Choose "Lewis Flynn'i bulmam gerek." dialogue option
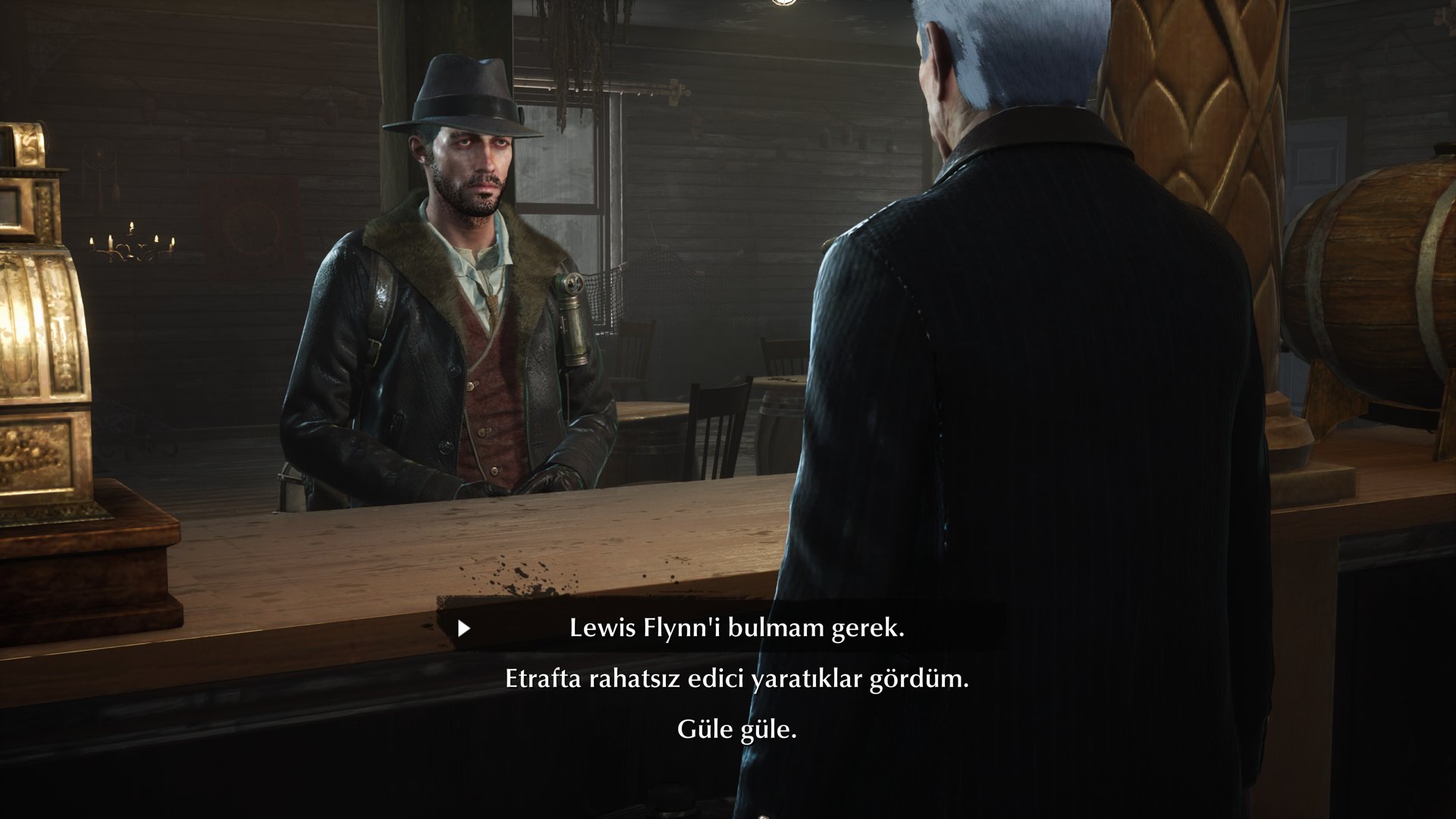 (736, 629)
